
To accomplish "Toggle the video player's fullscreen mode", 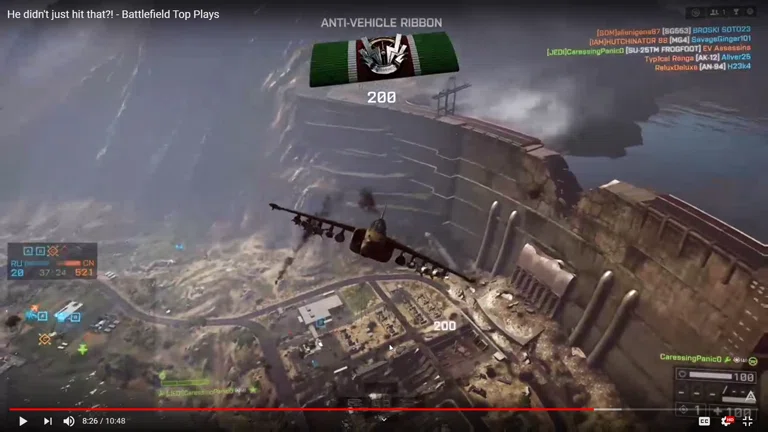I will pyautogui.click(x=747, y=421).
